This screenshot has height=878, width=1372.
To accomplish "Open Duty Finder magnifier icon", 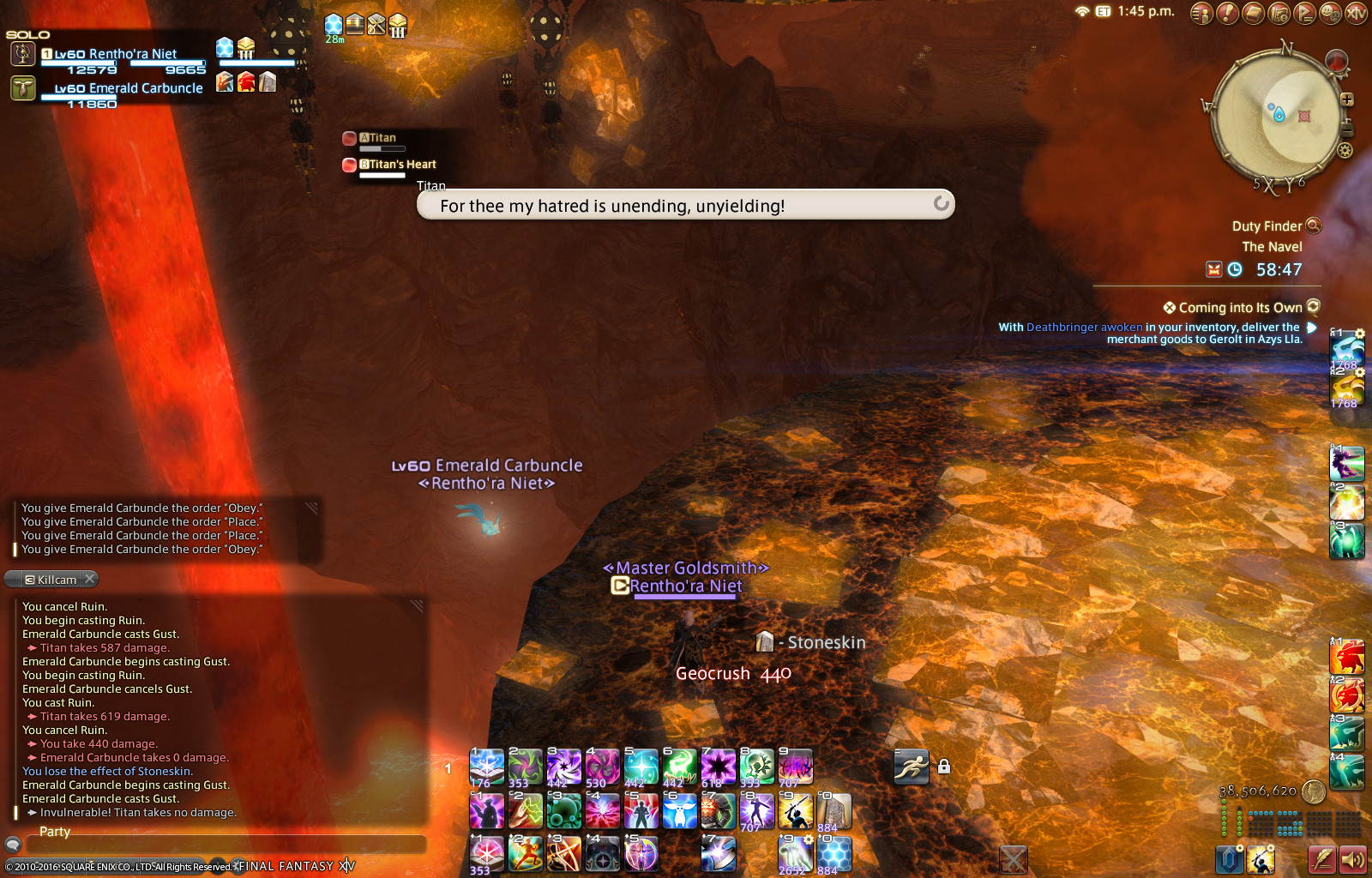I will pos(1313,226).
